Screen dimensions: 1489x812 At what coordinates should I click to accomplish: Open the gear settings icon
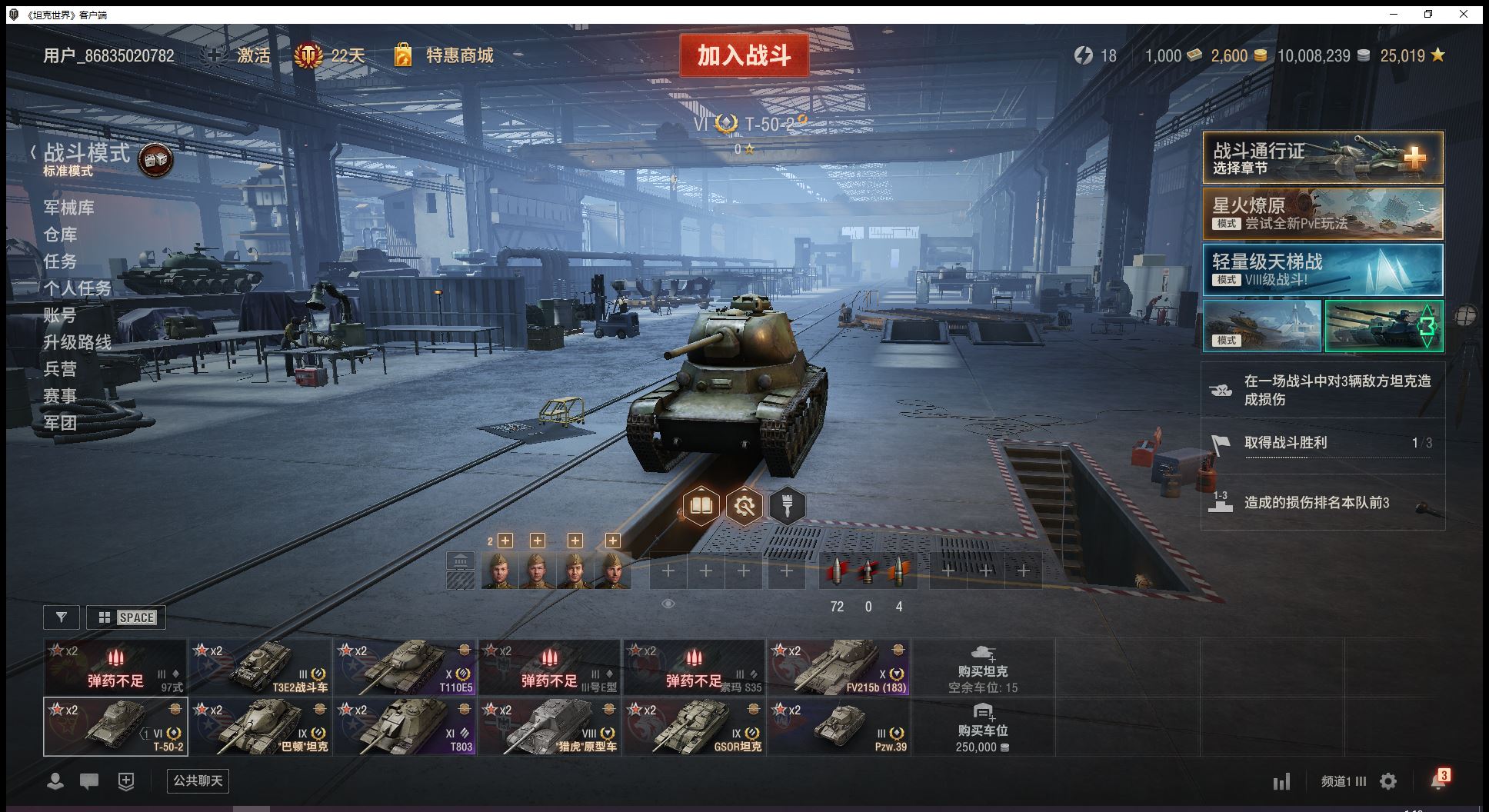[1388, 782]
